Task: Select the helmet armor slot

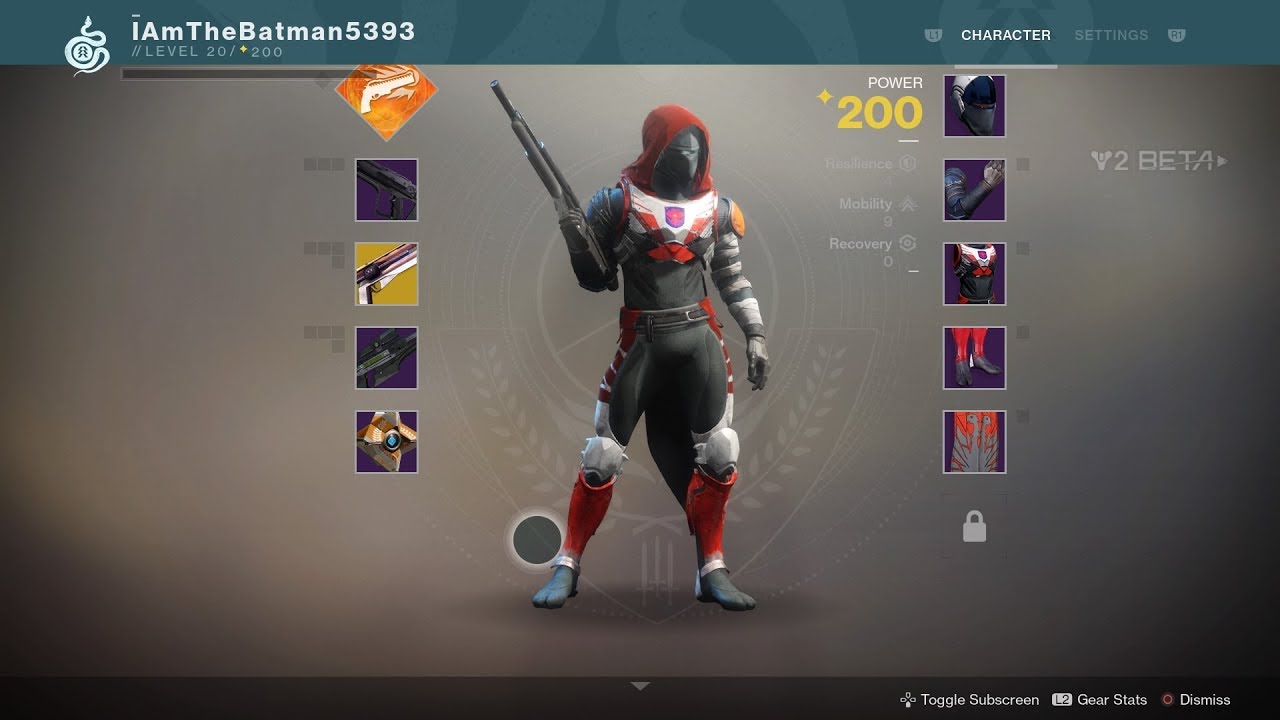Action: pyautogui.click(x=974, y=106)
